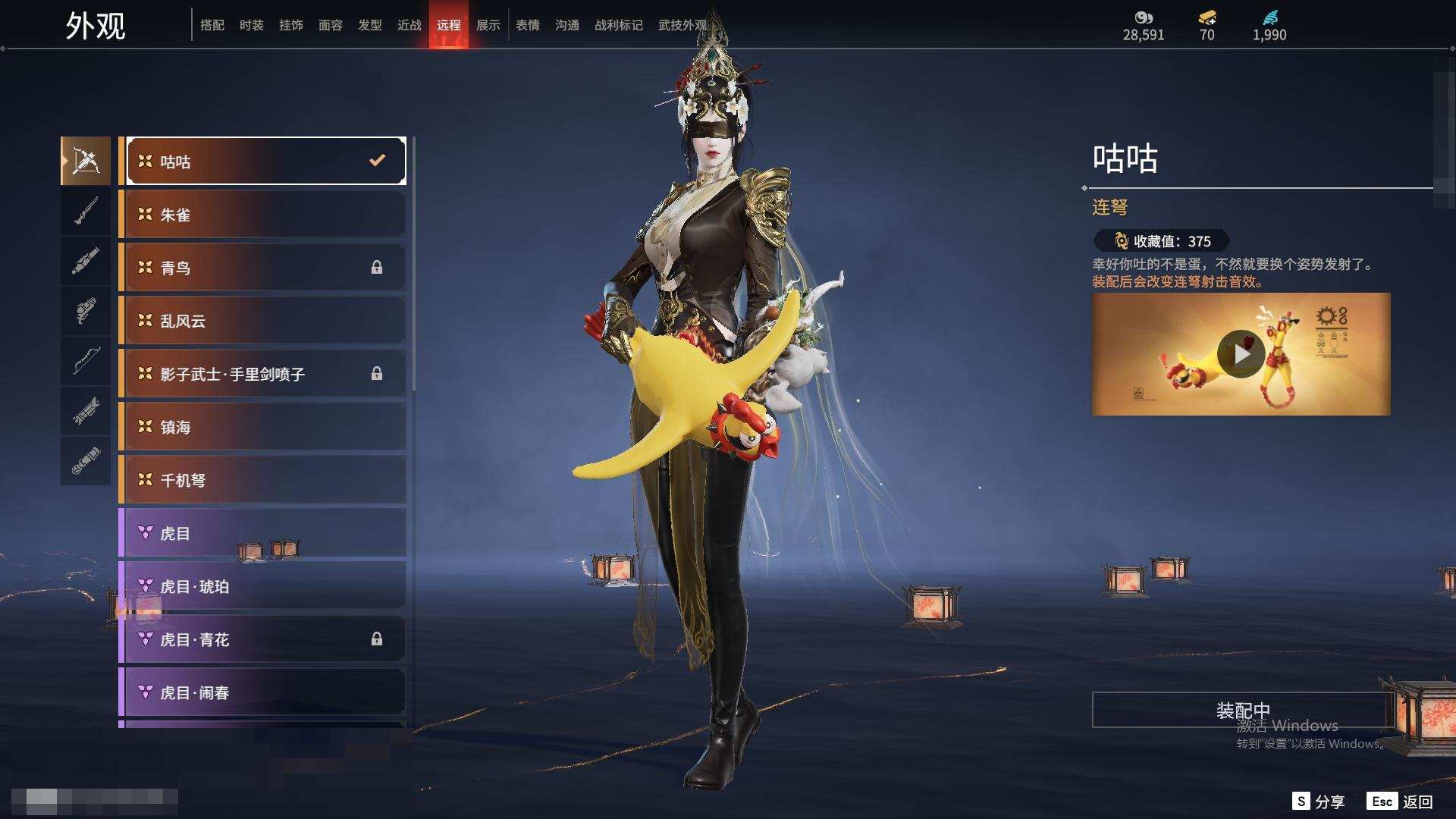This screenshot has width=1456, height=819.
Task: Select the 发型 tab
Action: (x=369, y=25)
